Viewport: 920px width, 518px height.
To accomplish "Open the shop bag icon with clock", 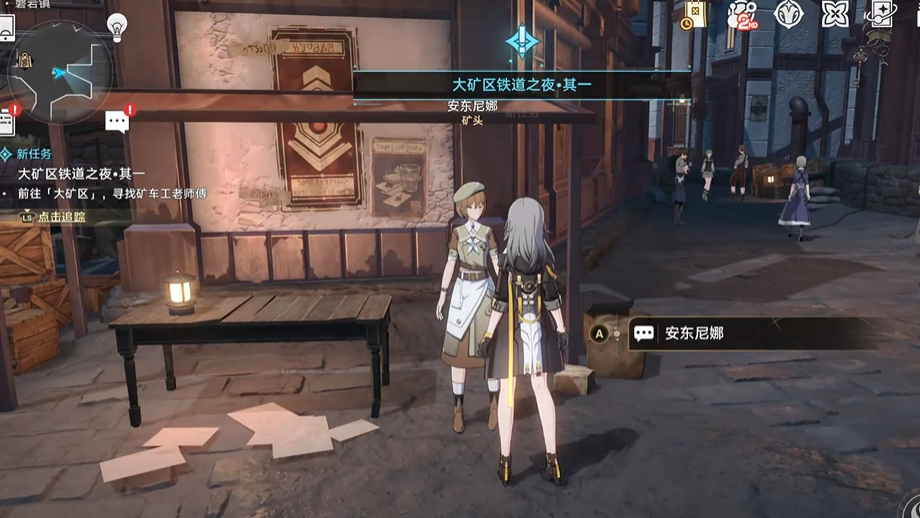I will (694, 15).
